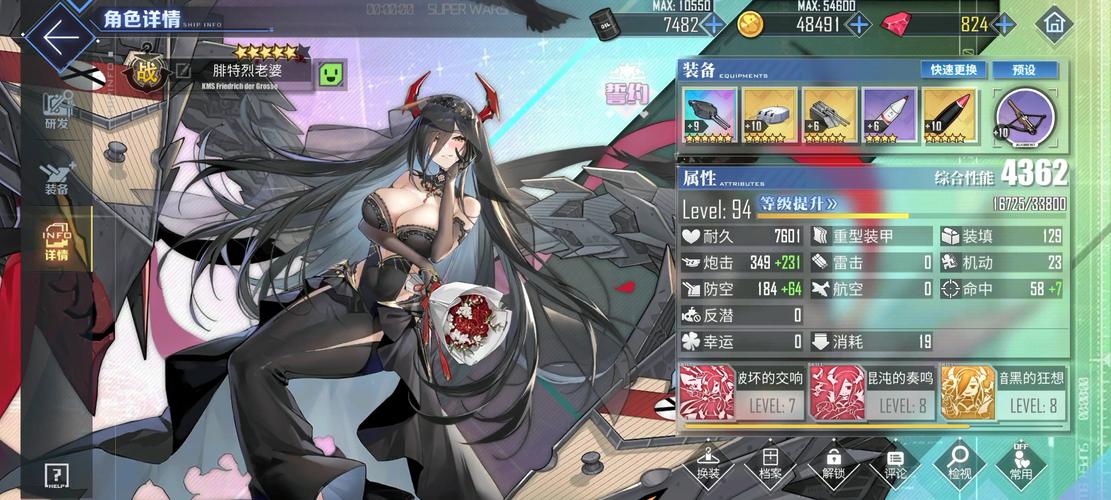Switch to the 装备 equipment tab
The image size is (1111, 500).
[x=56, y=177]
